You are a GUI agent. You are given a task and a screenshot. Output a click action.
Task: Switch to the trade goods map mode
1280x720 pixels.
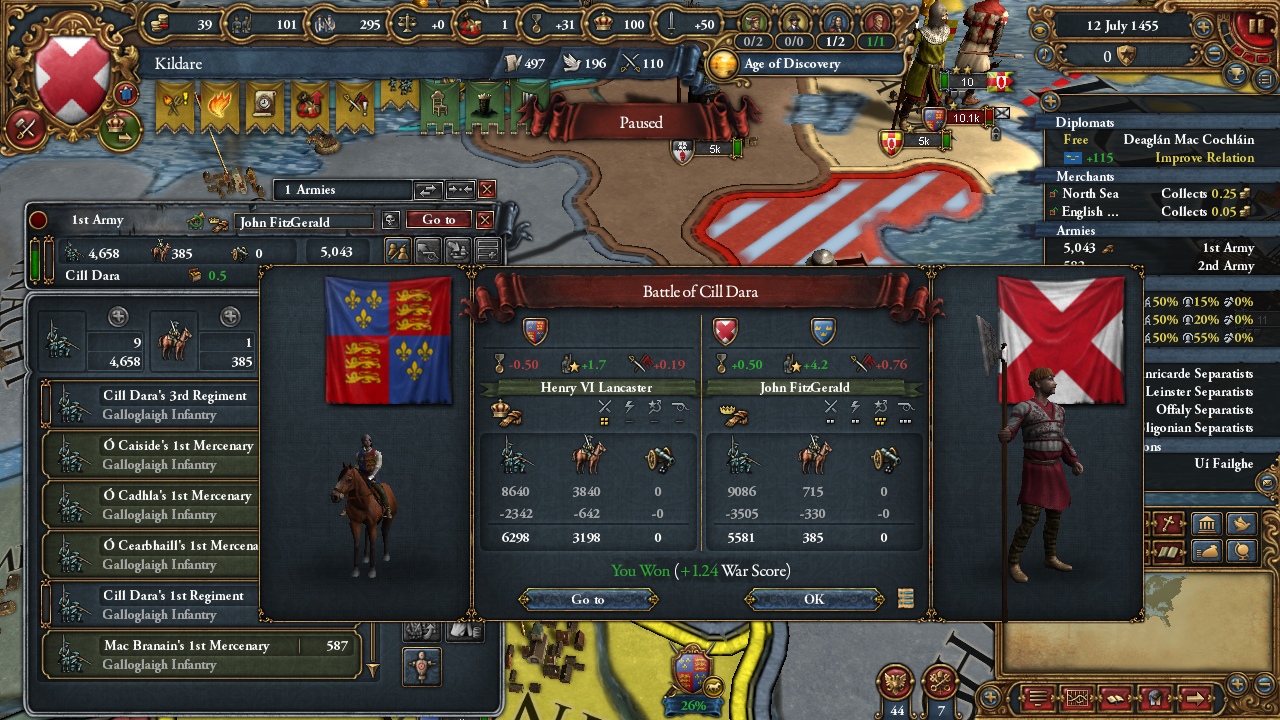point(1206,552)
